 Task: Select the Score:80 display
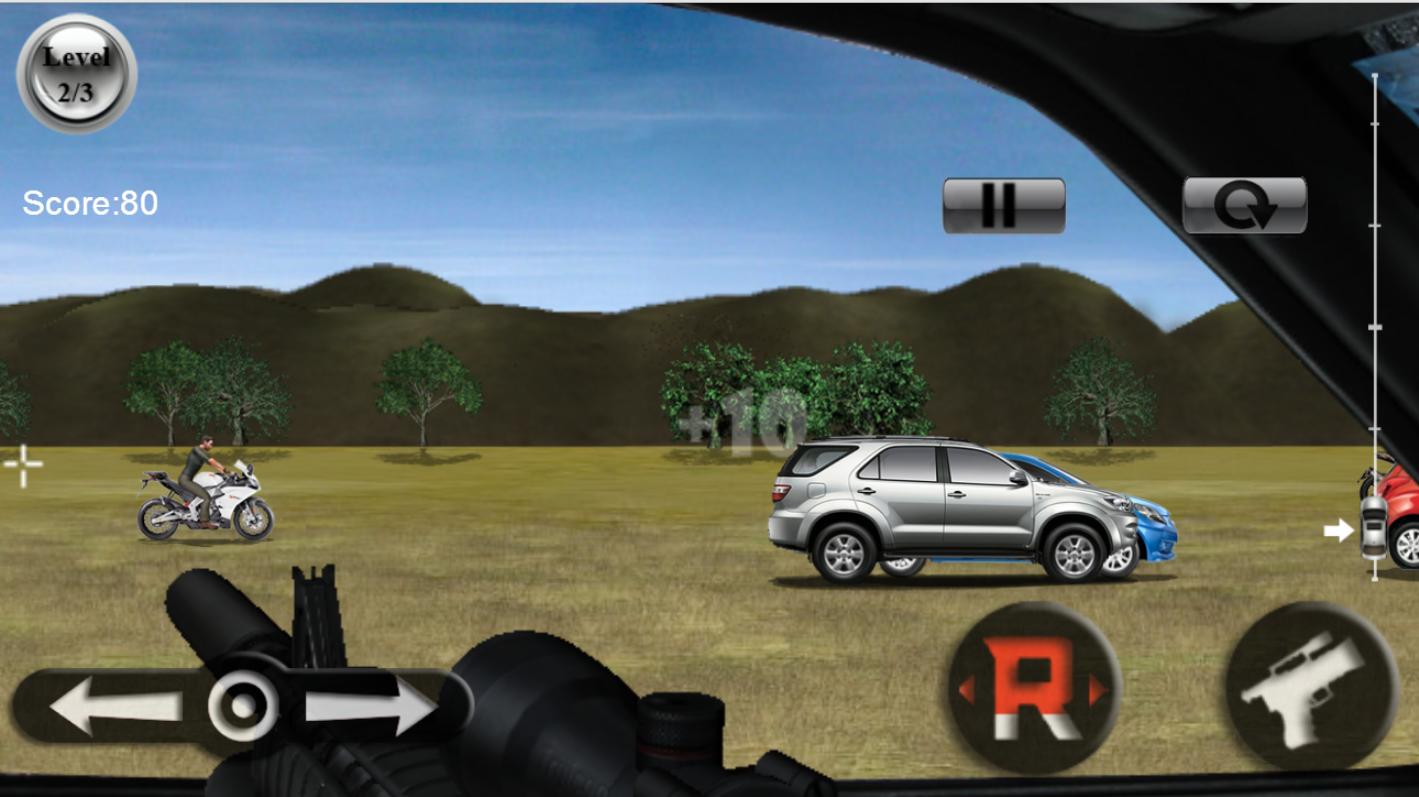click(x=88, y=203)
